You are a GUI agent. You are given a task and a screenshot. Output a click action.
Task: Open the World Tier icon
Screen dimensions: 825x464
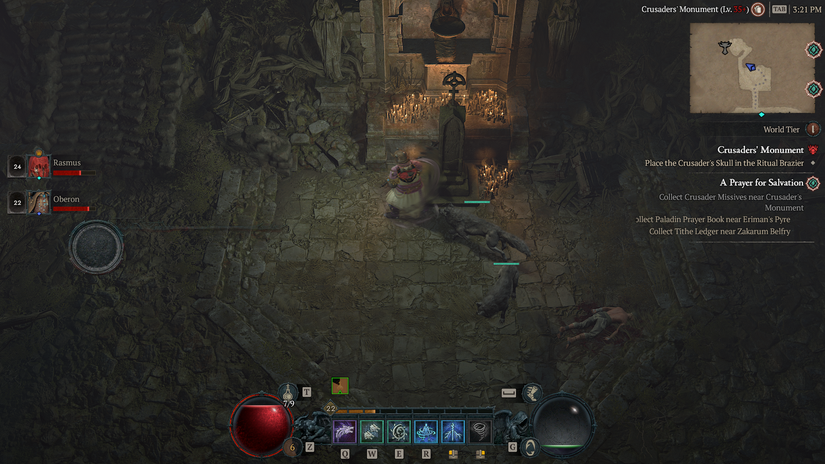[x=812, y=129]
